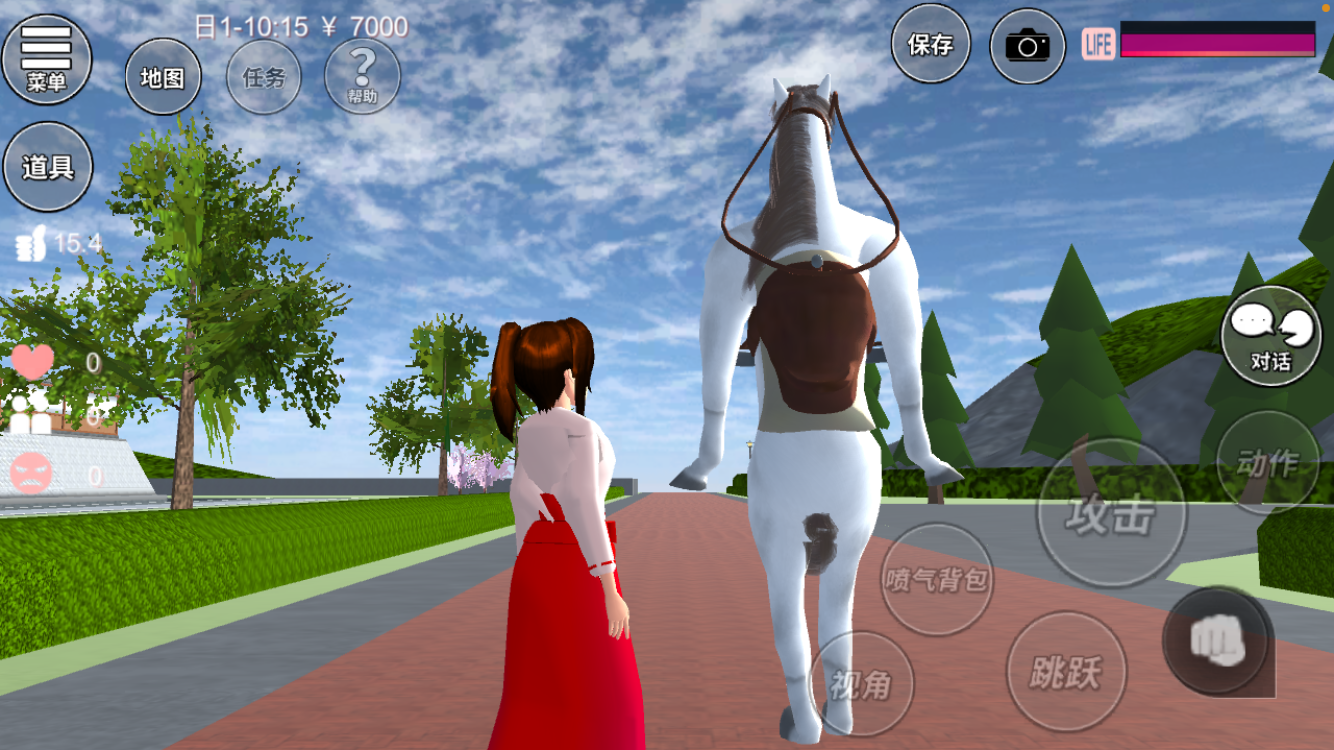The image size is (1334, 750).
Task: Activate the 喷气背包 jetpack
Action: point(937,579)
